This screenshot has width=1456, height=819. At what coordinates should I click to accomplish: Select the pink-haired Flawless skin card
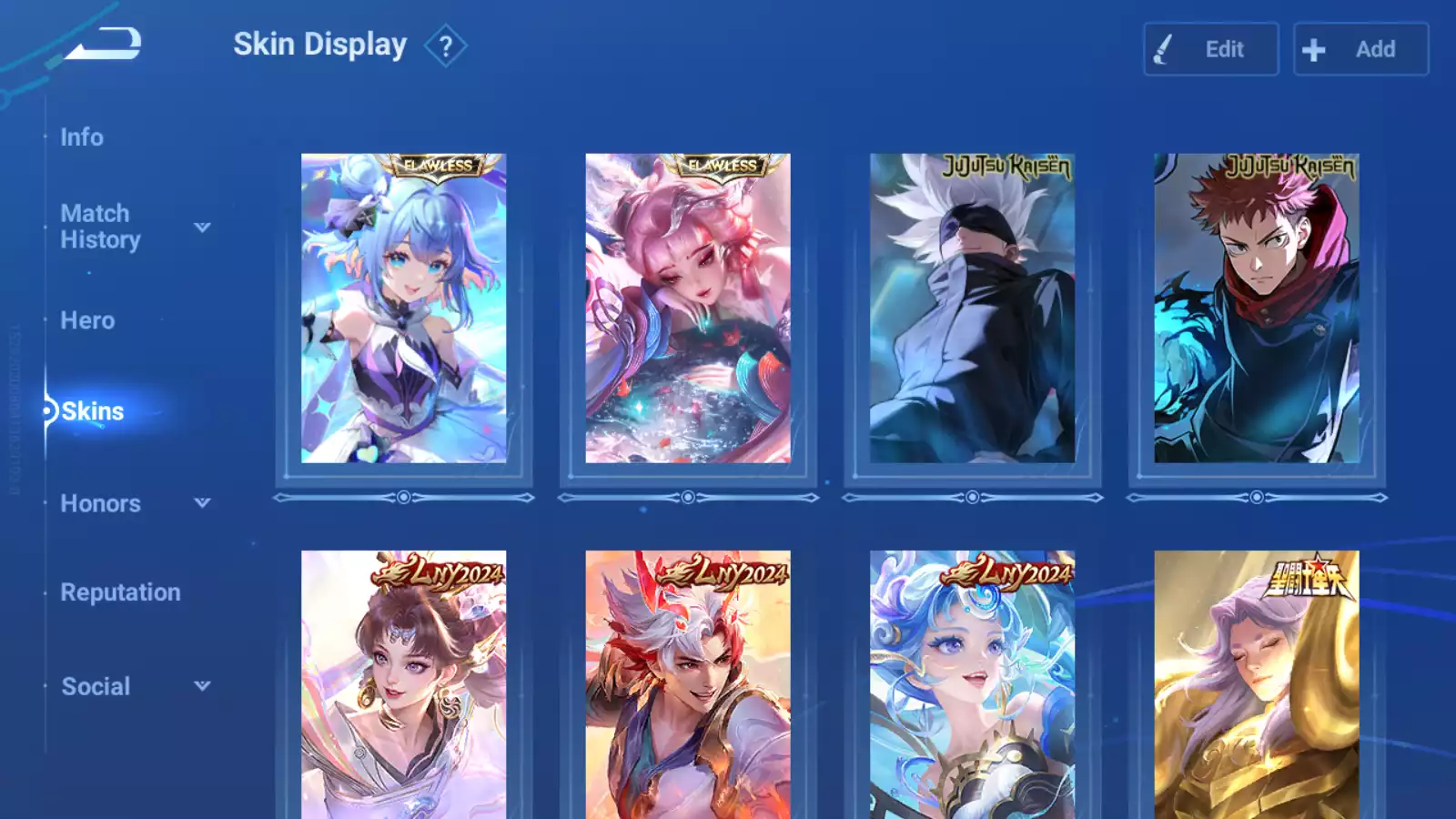(688, 308)
